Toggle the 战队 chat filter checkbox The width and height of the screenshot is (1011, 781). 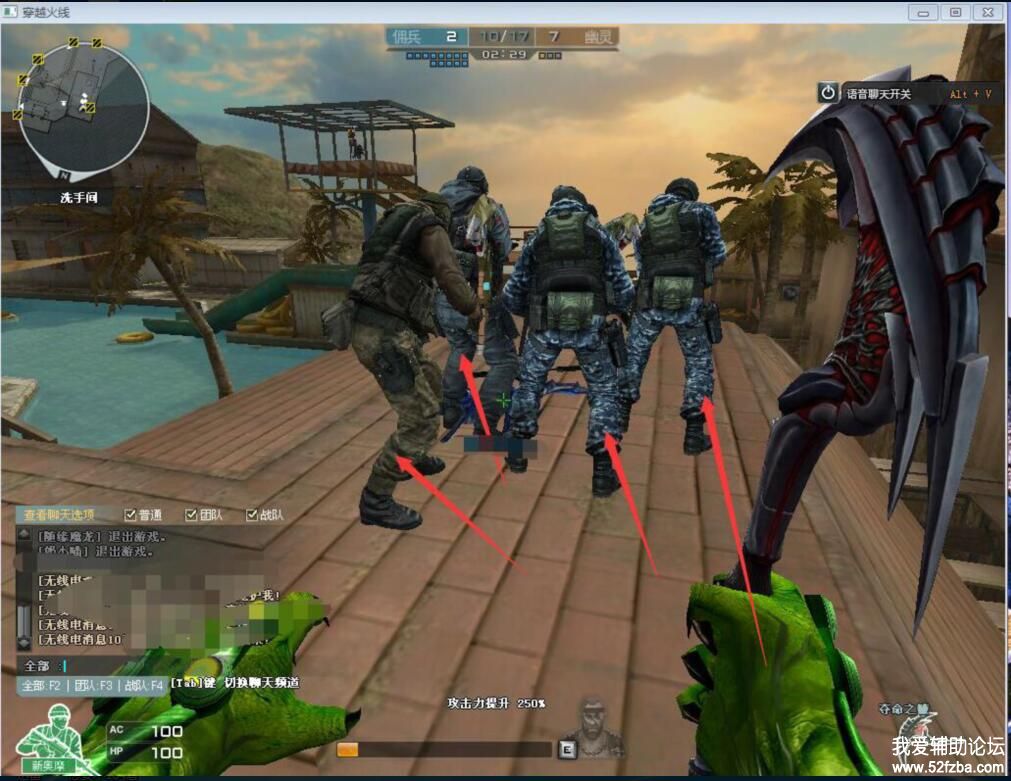pyautogui.click(x=252, y=515)
